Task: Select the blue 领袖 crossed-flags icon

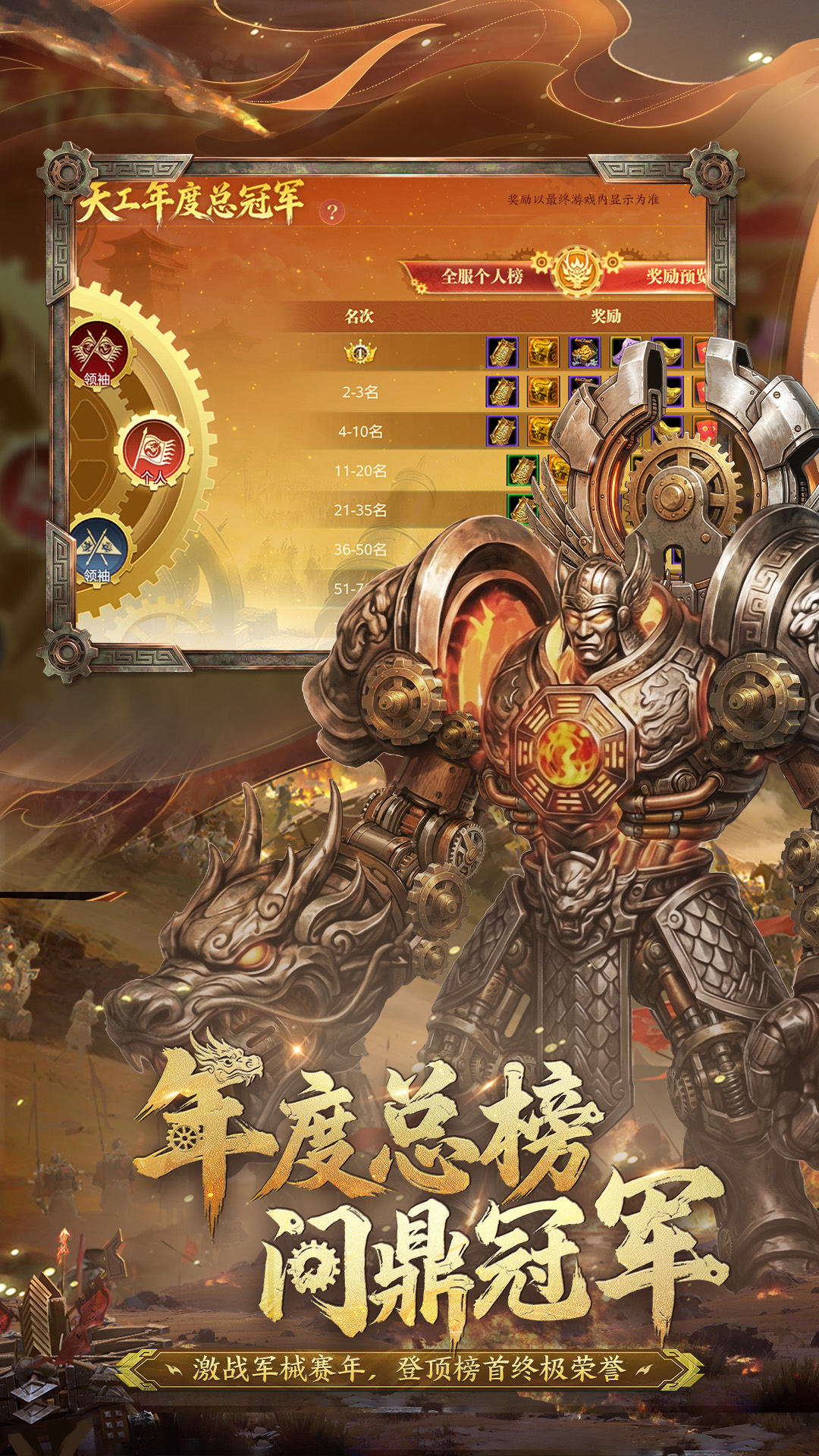Action: [98, 551]
